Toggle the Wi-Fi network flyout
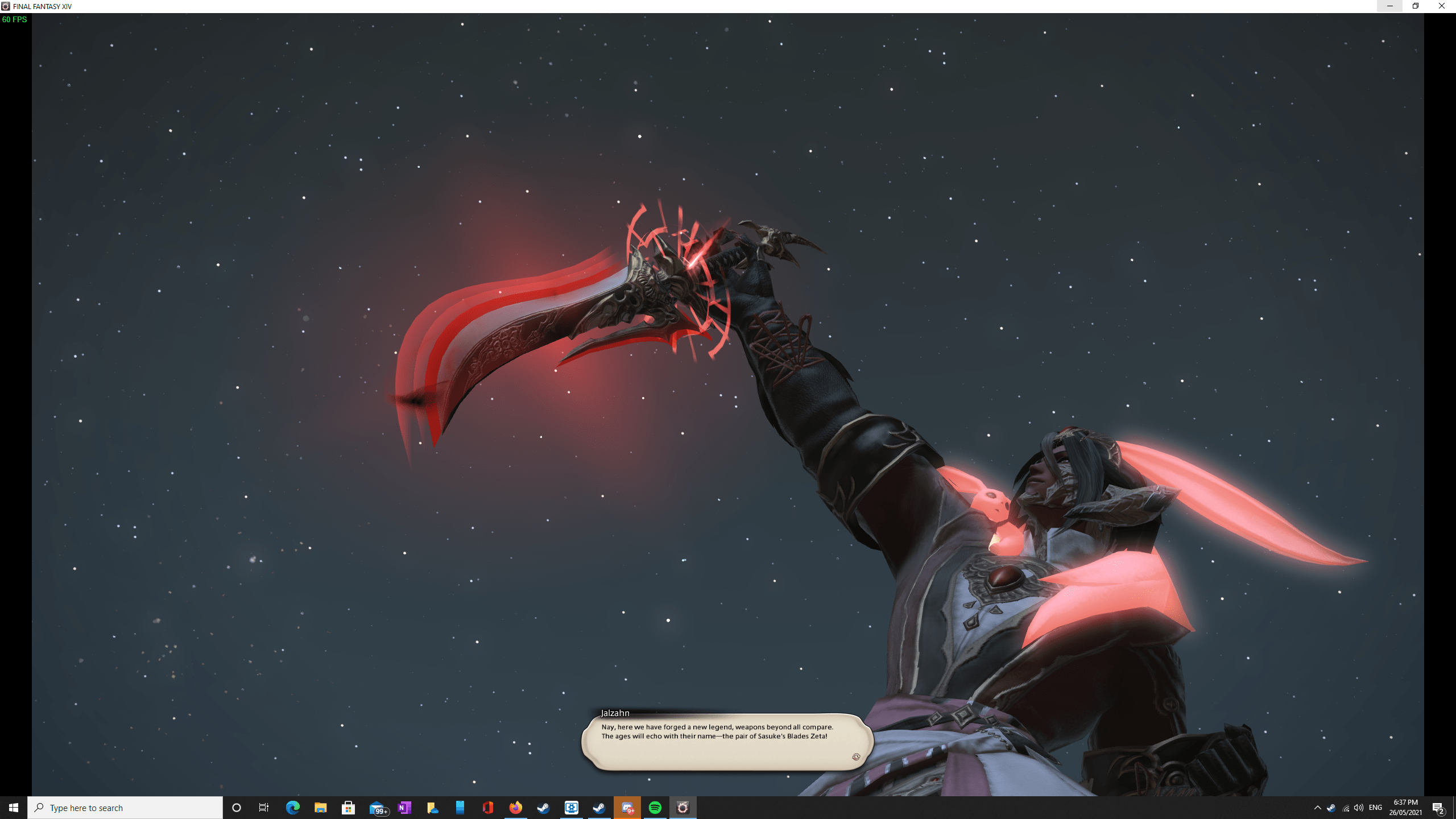The height and width of the screenshot is (819, 1456). tap(1346, 809)
